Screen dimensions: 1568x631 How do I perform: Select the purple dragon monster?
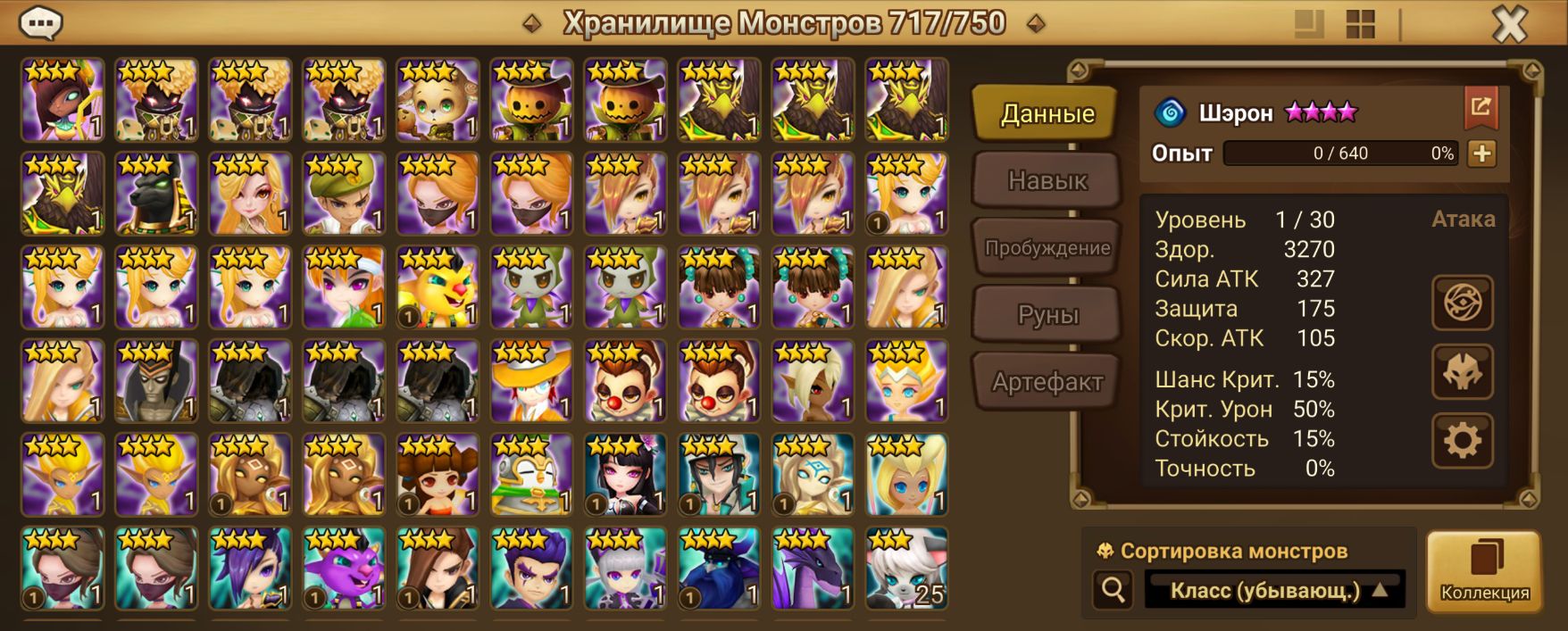pyautogui.click(x=813, y=569)
